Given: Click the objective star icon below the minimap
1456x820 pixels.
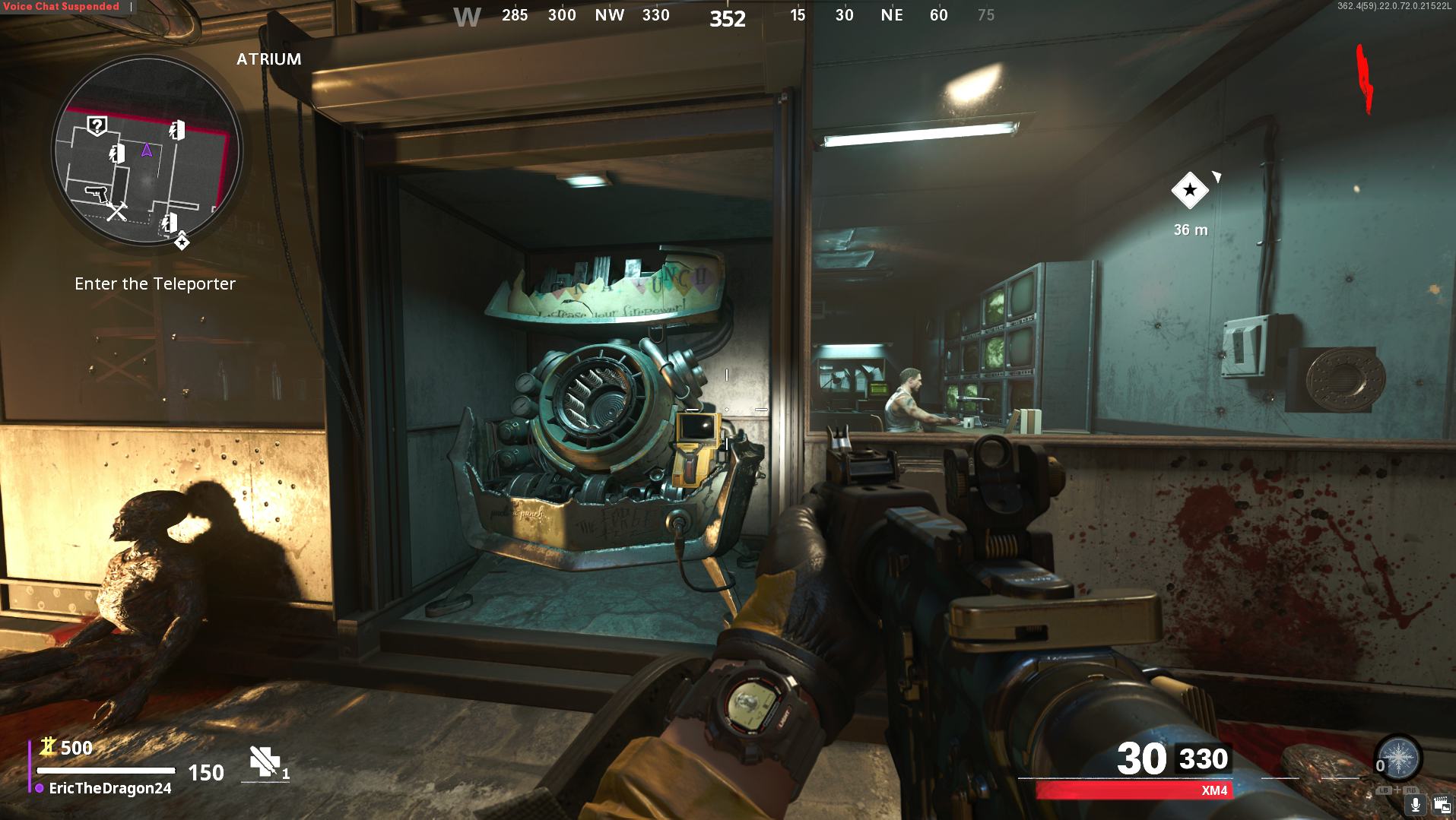Looking at the screenshot, I should (182, 242).
